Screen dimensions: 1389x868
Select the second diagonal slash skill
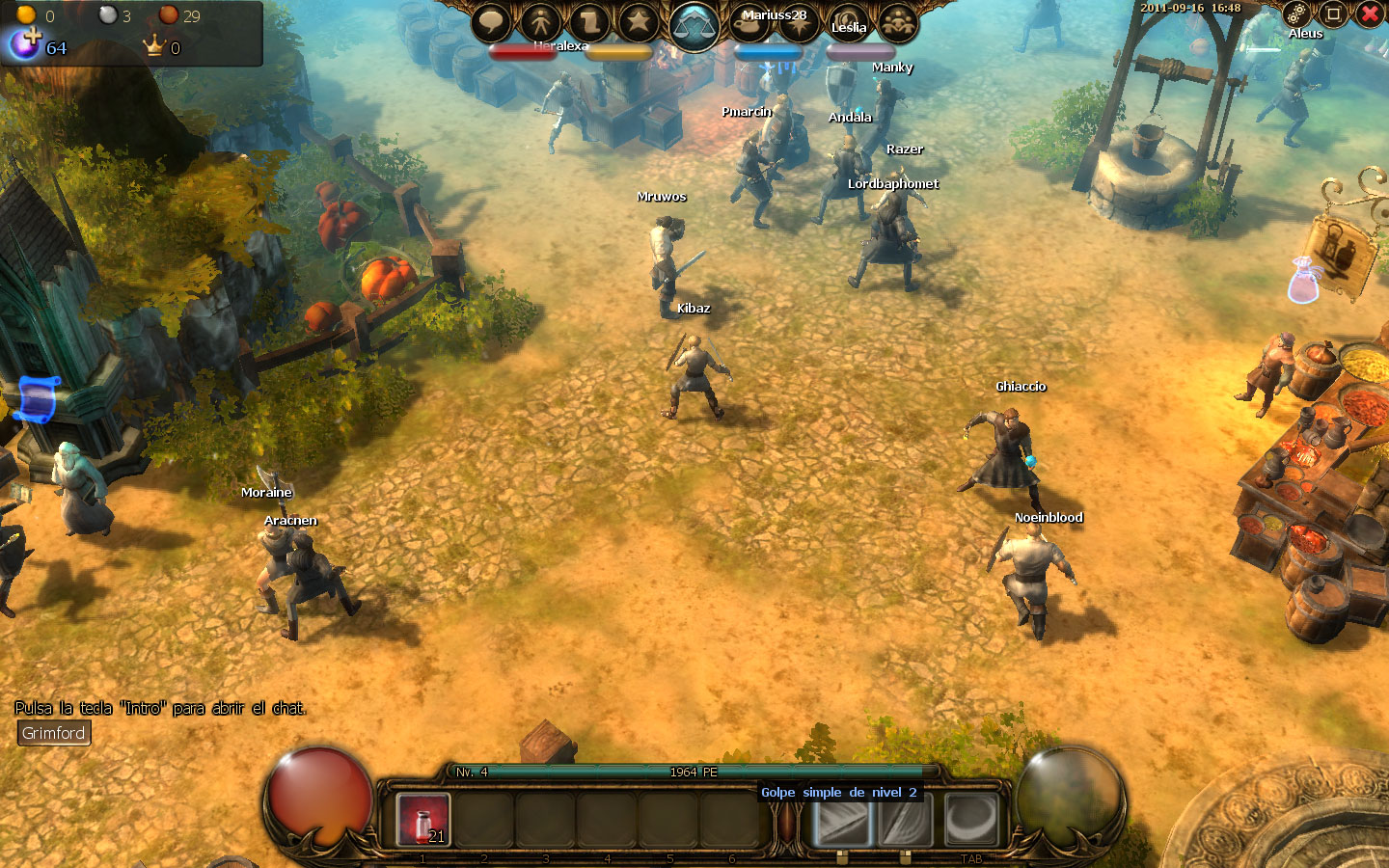click(x=906, y=820)
